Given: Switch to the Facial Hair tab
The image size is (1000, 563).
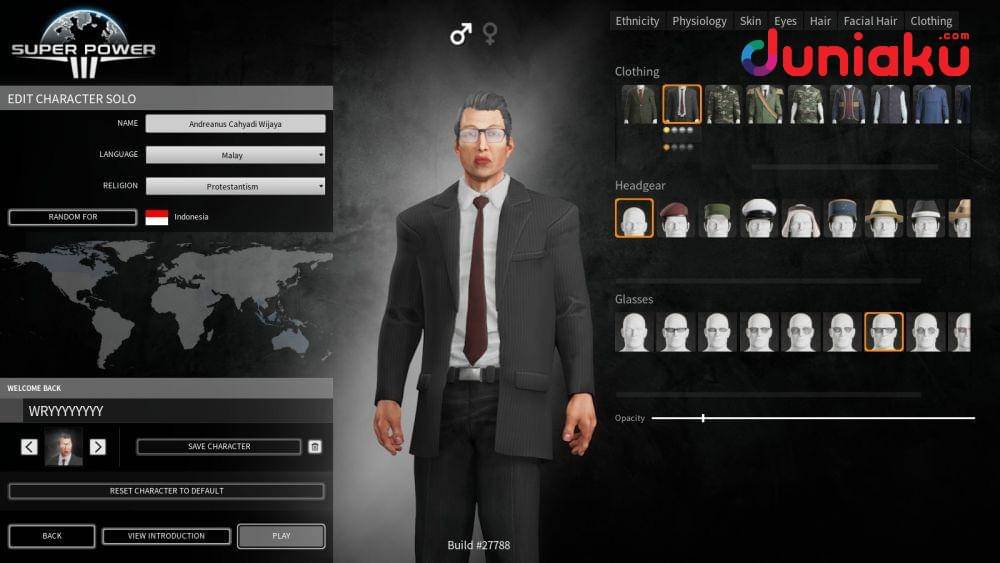Looking at the screenshot, I should click(x=870, y=21).
